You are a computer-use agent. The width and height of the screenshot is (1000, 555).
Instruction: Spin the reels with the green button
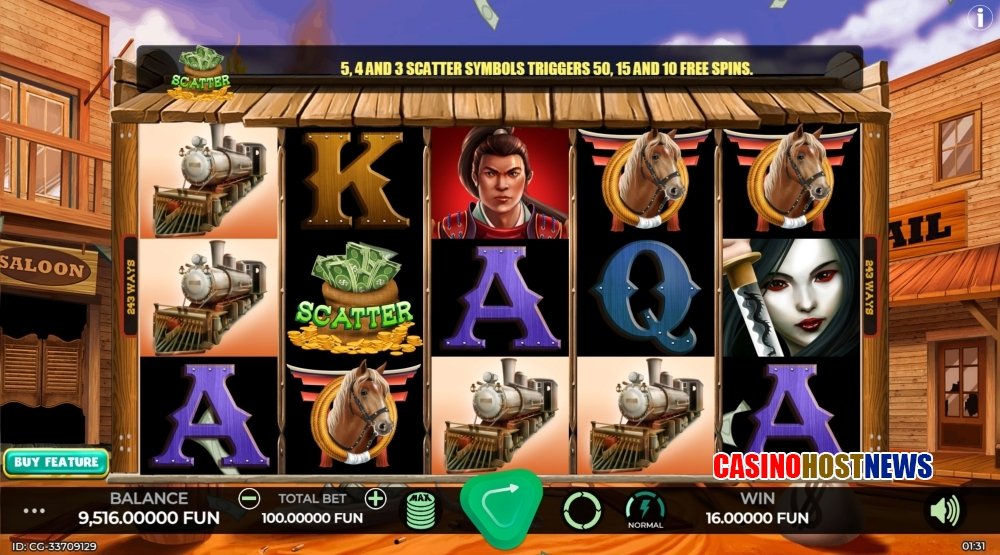(501, 508)
